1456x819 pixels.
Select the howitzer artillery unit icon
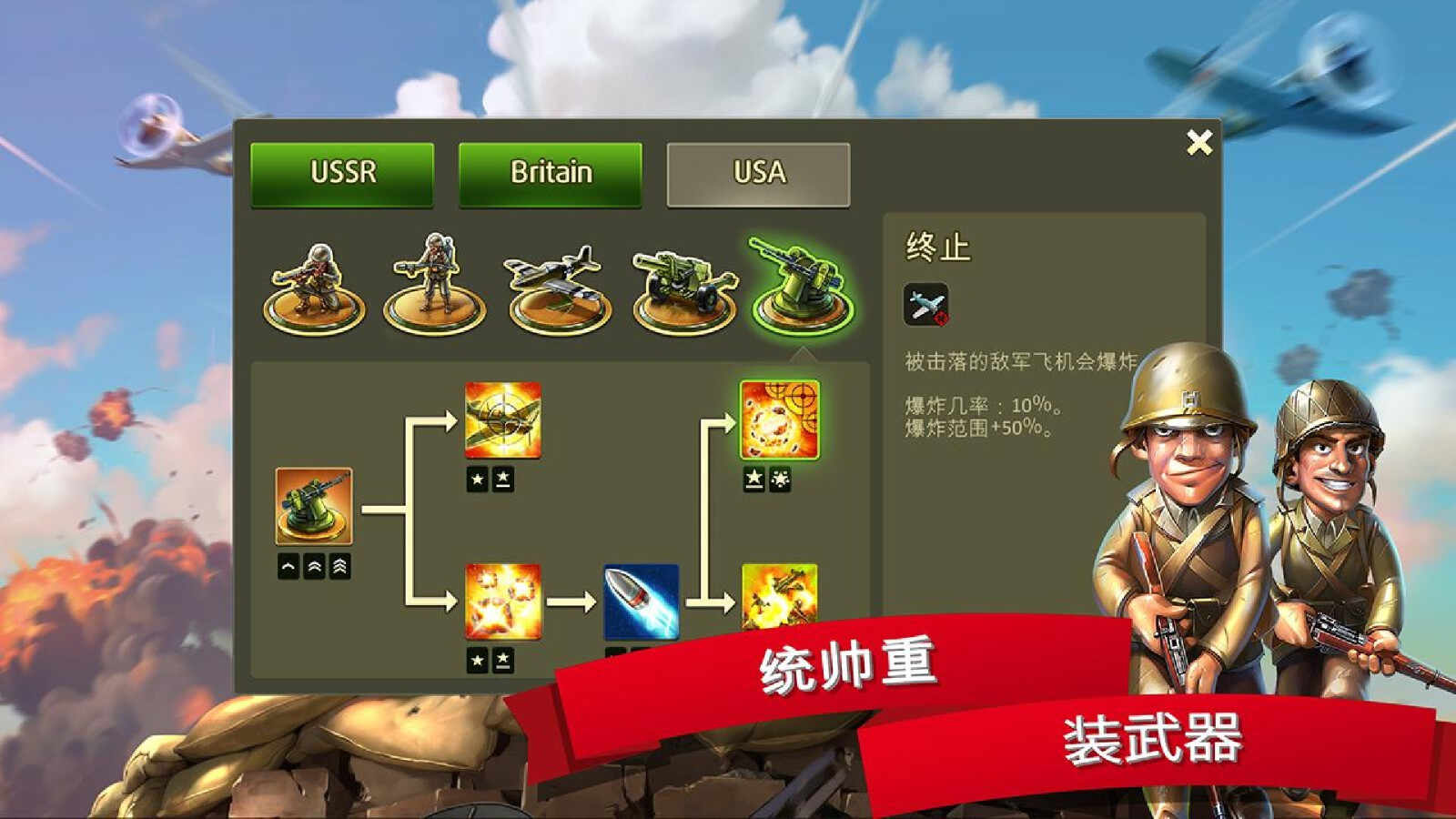pos(681,284)
